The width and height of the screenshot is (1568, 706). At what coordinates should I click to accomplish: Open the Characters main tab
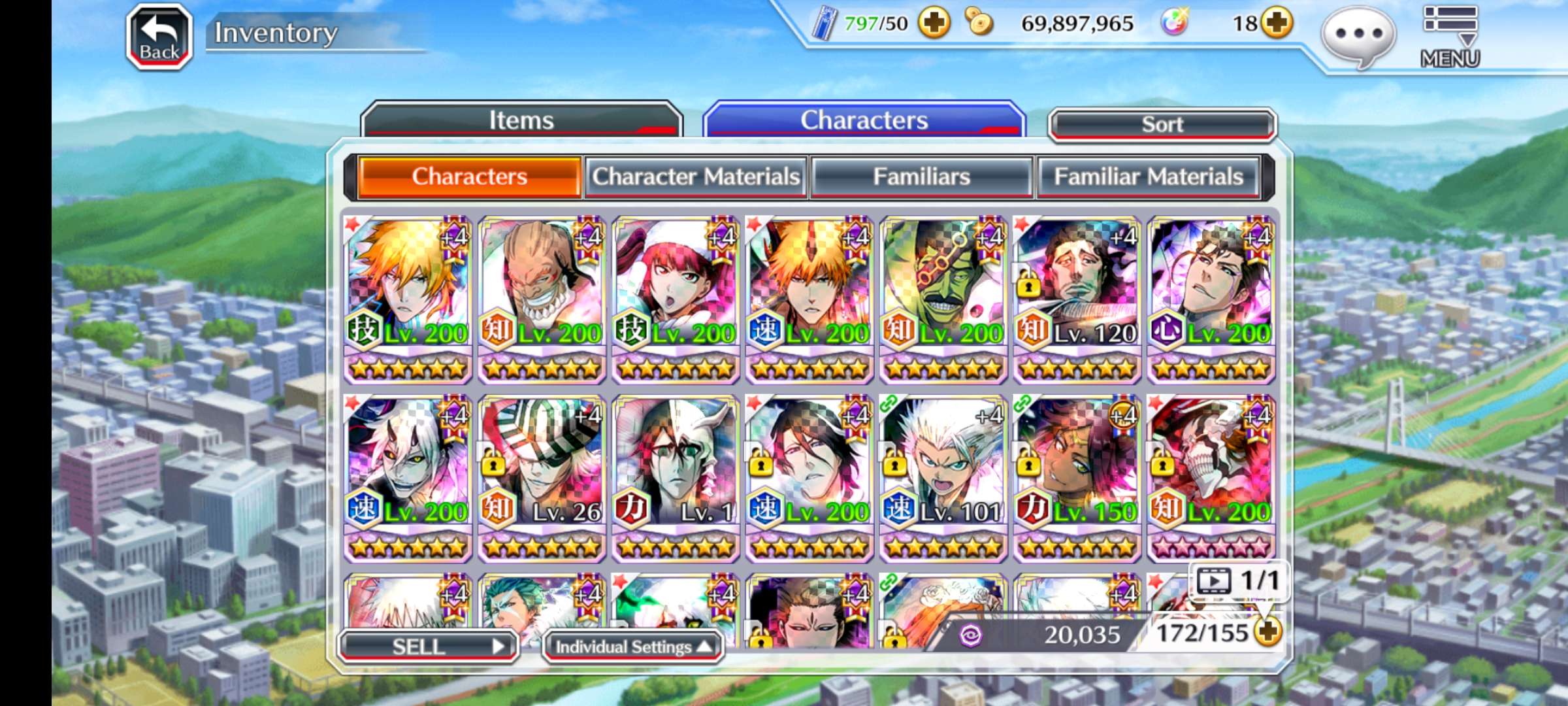864,120
